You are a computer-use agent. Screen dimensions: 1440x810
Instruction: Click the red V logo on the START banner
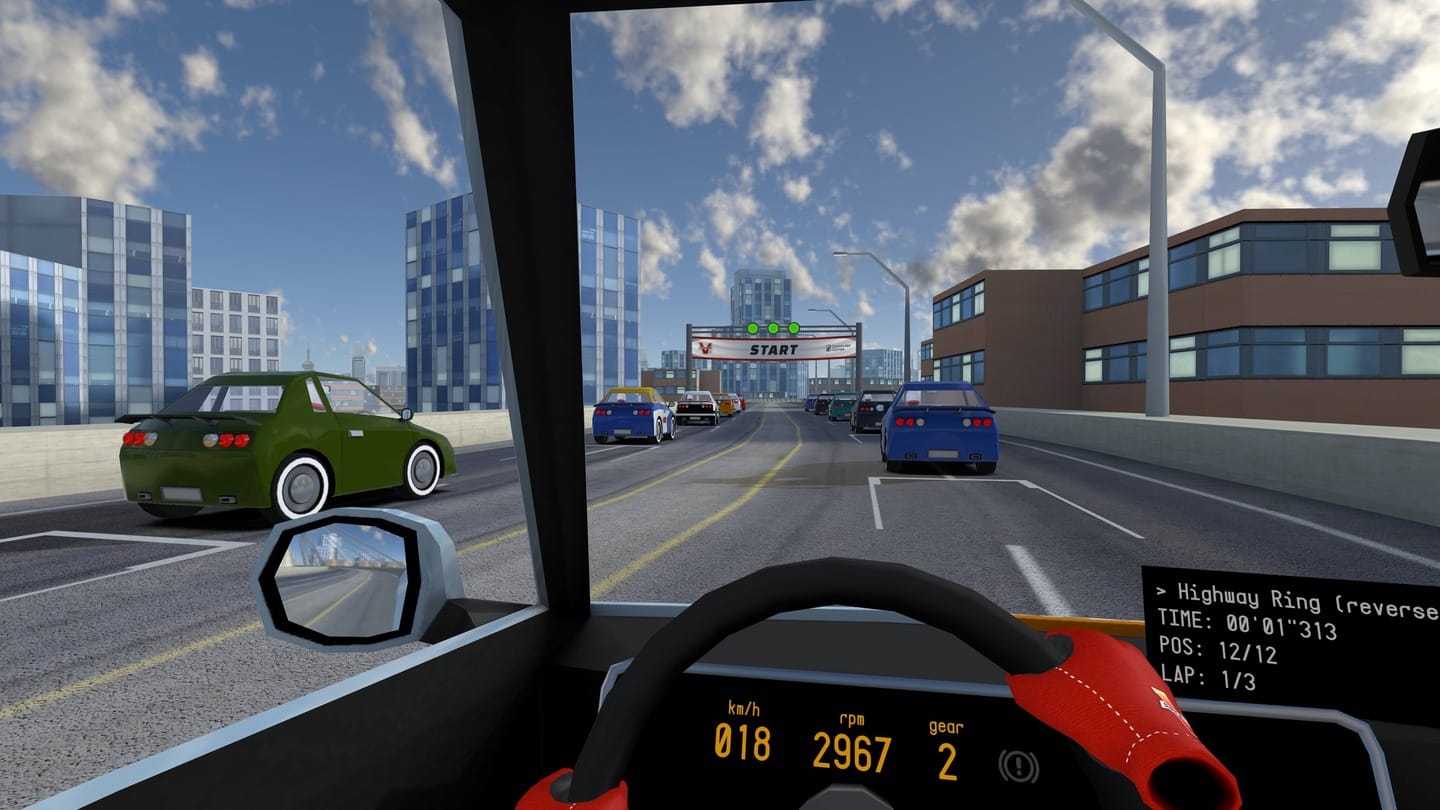pyautogui.click(x=707, y=349)
